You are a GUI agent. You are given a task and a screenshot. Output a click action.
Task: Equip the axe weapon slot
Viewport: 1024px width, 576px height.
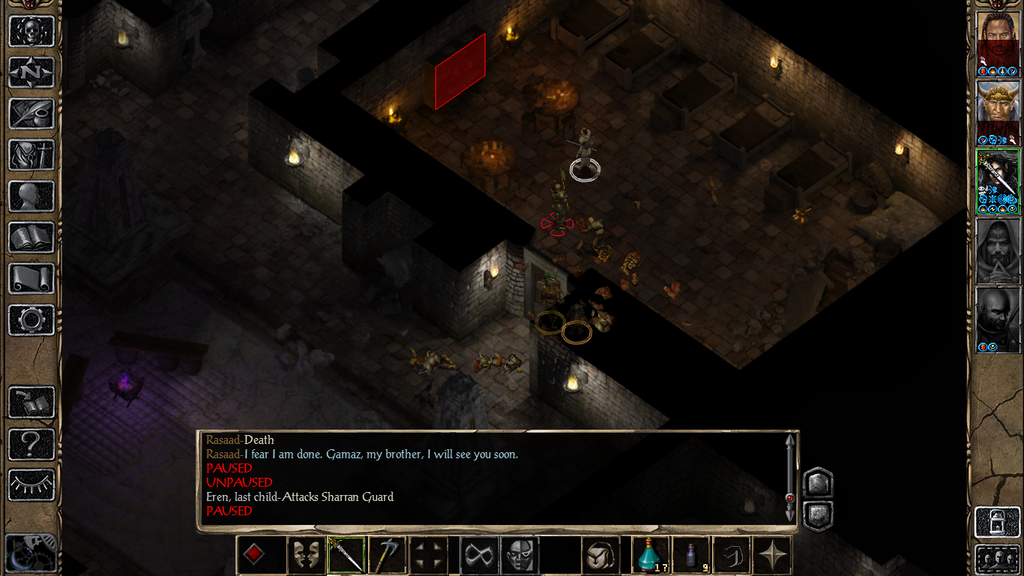389,554
